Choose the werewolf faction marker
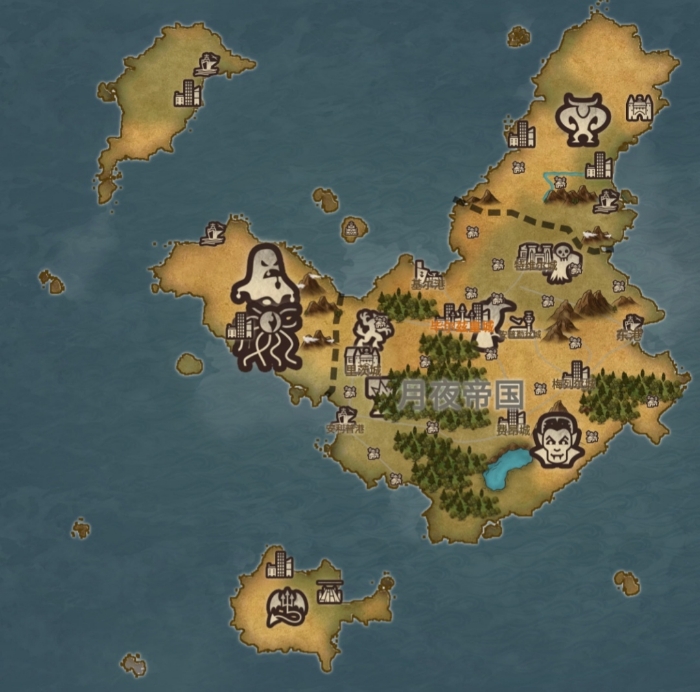Screen dimensions: 700x692 372,328
